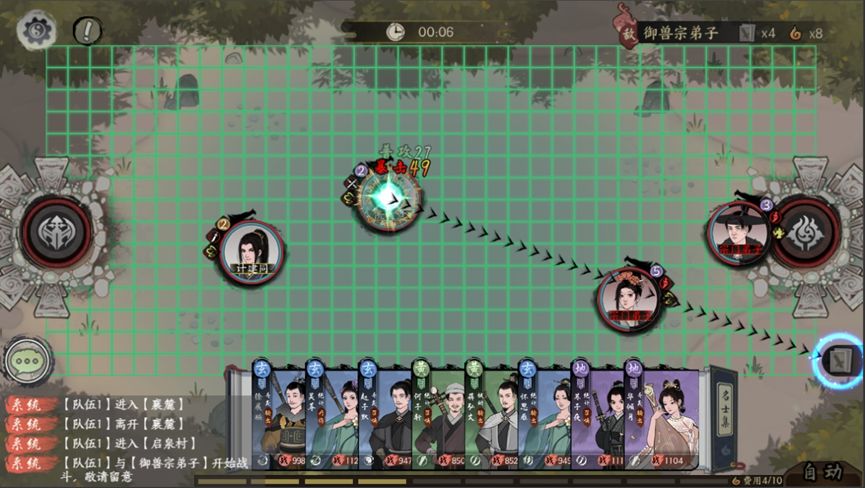Open the chat speech bubble

pos(27,361)
